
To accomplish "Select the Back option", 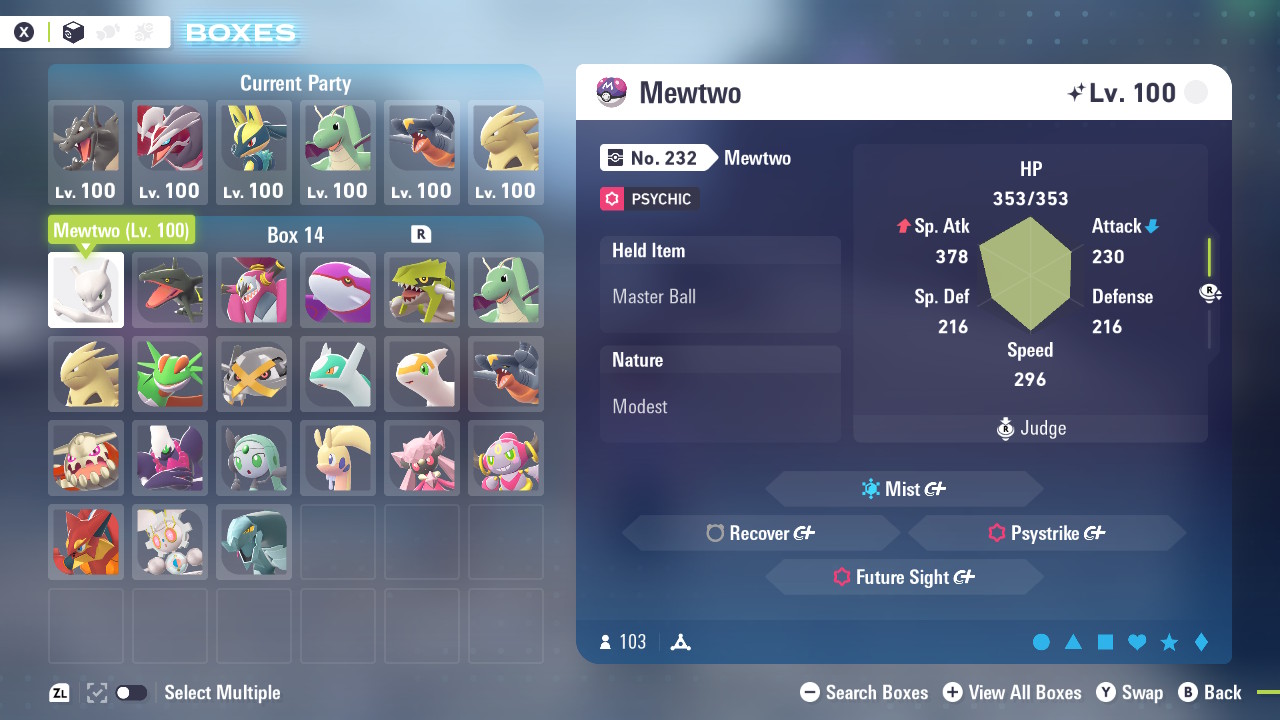I will click(x=1211, y=692).
